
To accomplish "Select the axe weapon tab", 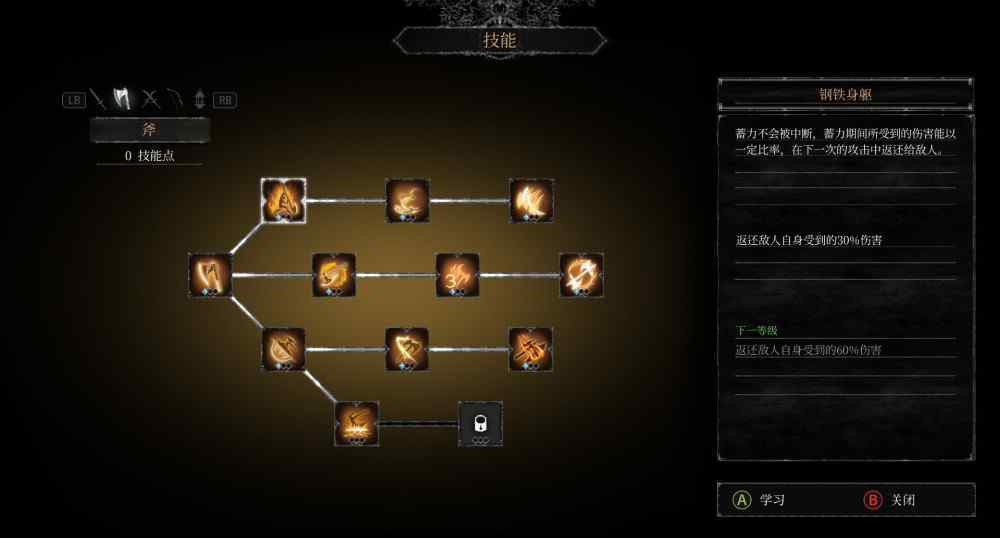I will click(123, 99).
